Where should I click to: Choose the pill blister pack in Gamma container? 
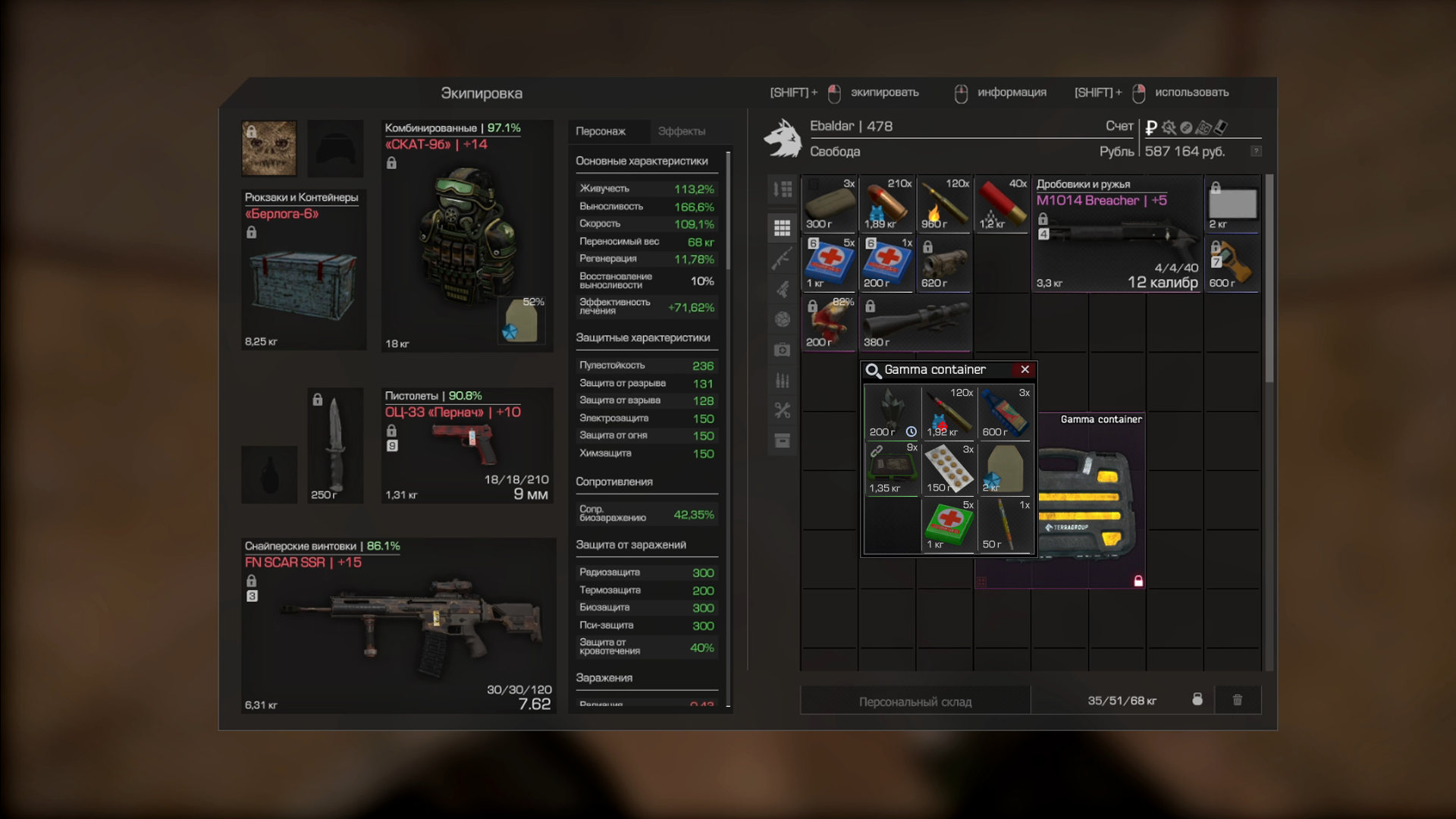948,469
